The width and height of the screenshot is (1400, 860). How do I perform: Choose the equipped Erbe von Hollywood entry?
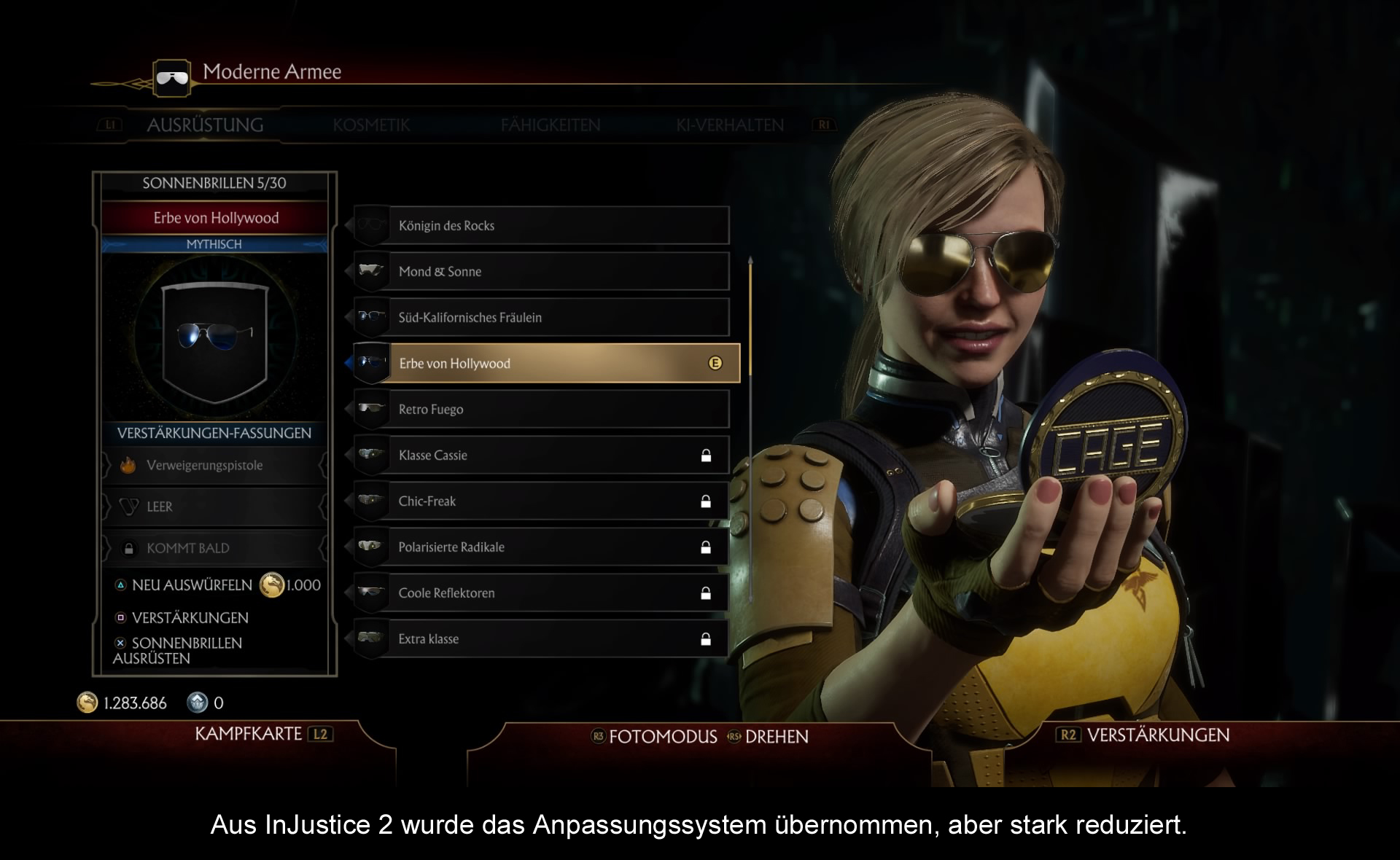click(x=547, y=364)
